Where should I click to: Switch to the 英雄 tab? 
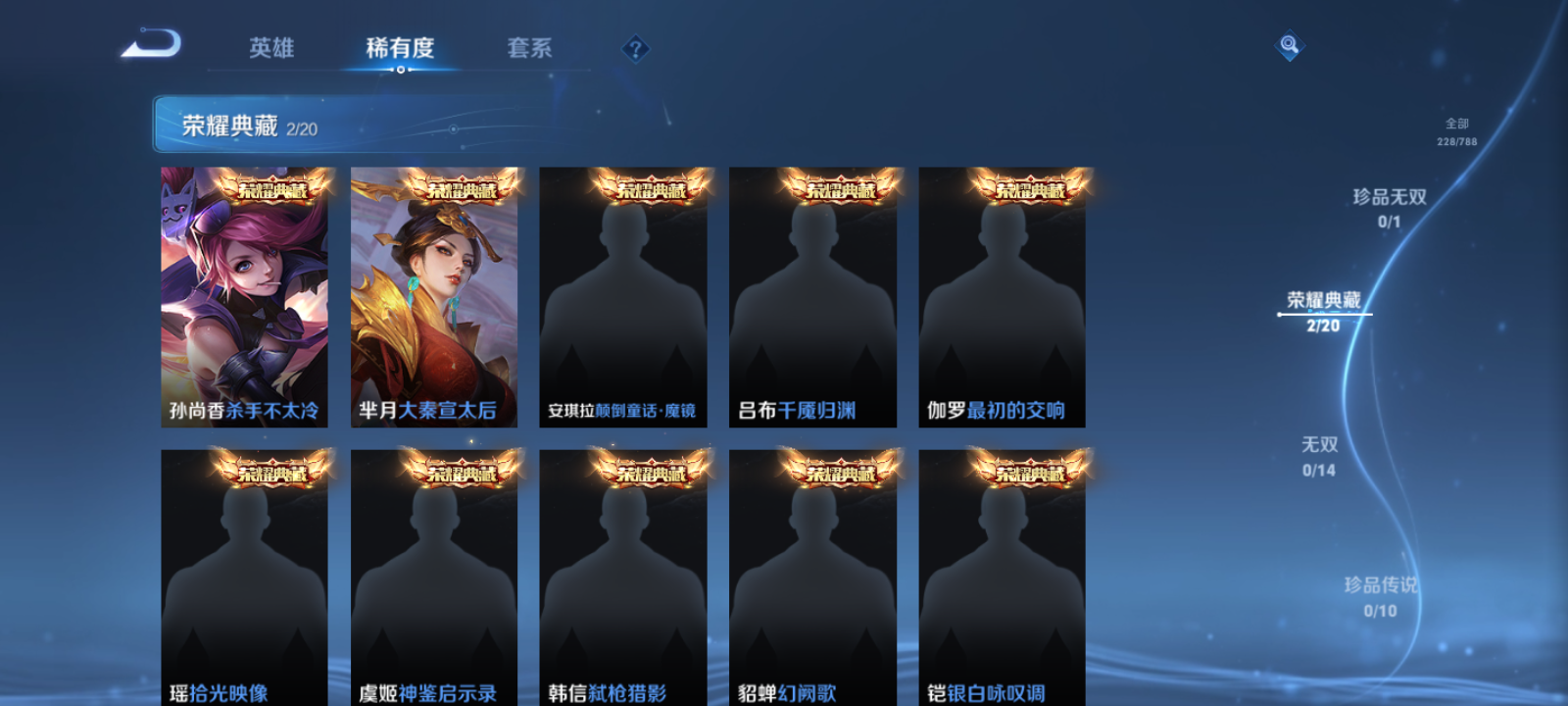271,48
